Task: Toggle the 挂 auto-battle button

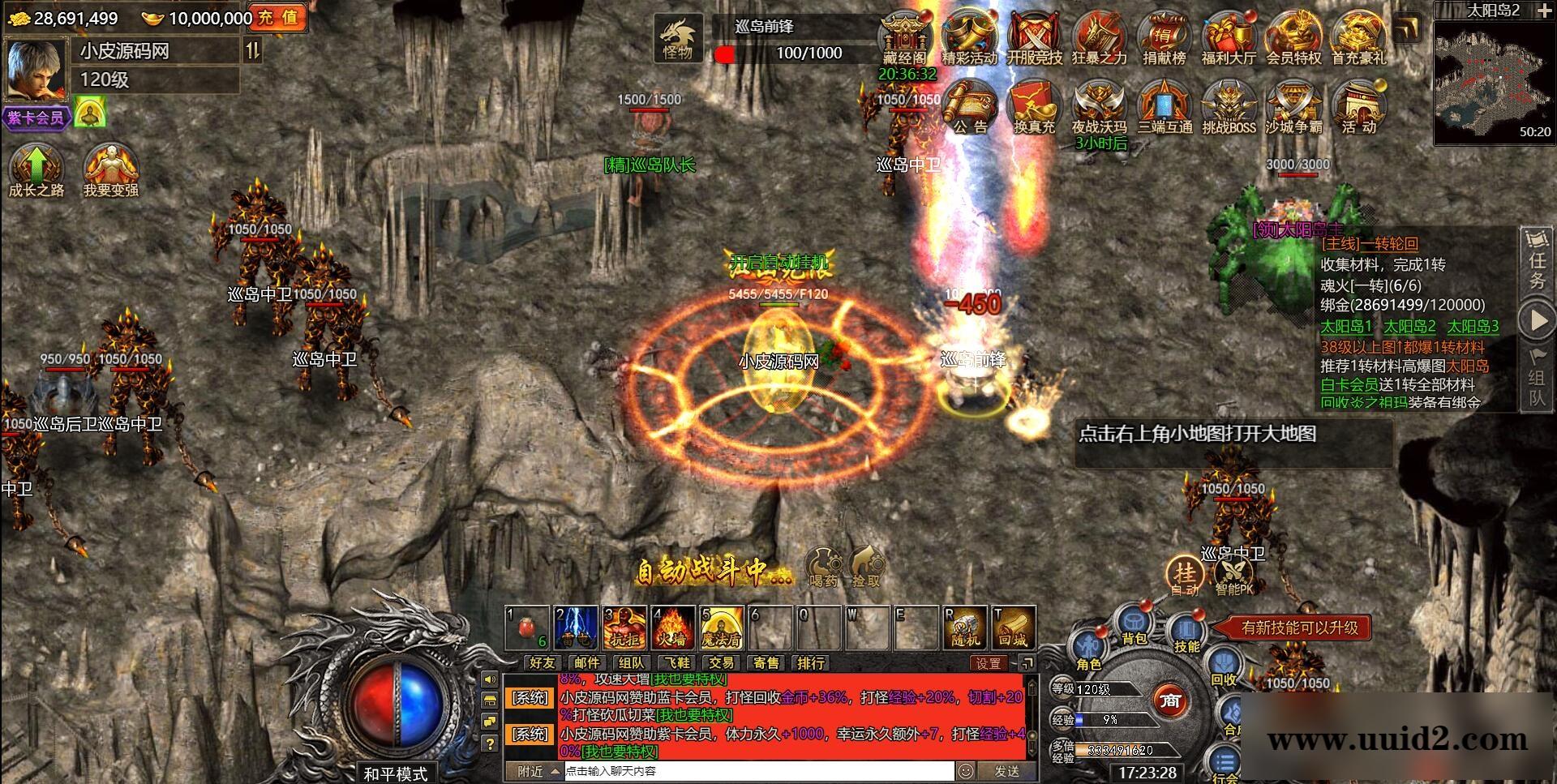Action: 1185,575
